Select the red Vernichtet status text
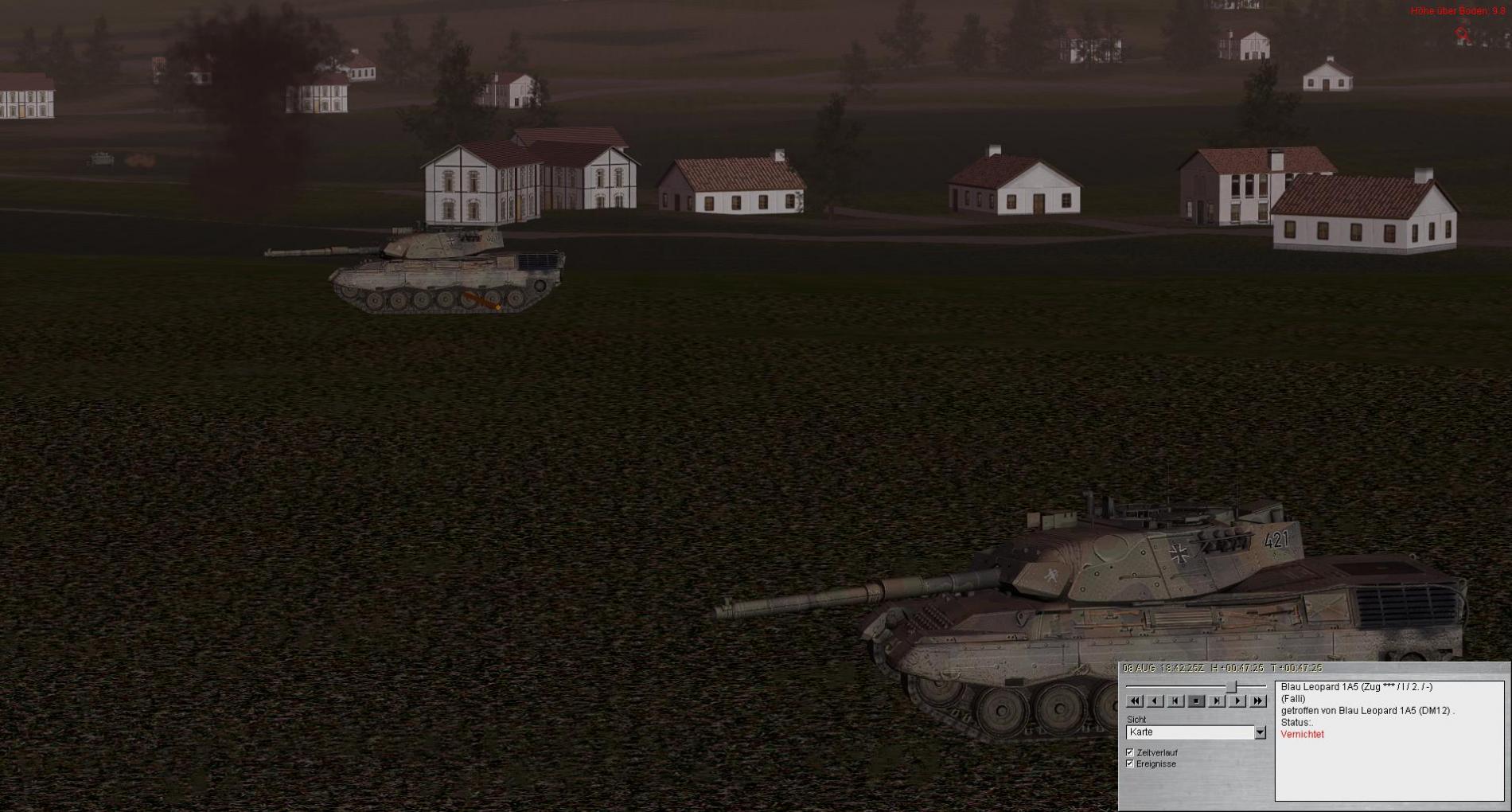Image resolution: width=1512 pixels, height=812 pixels. click(1302, 734)
